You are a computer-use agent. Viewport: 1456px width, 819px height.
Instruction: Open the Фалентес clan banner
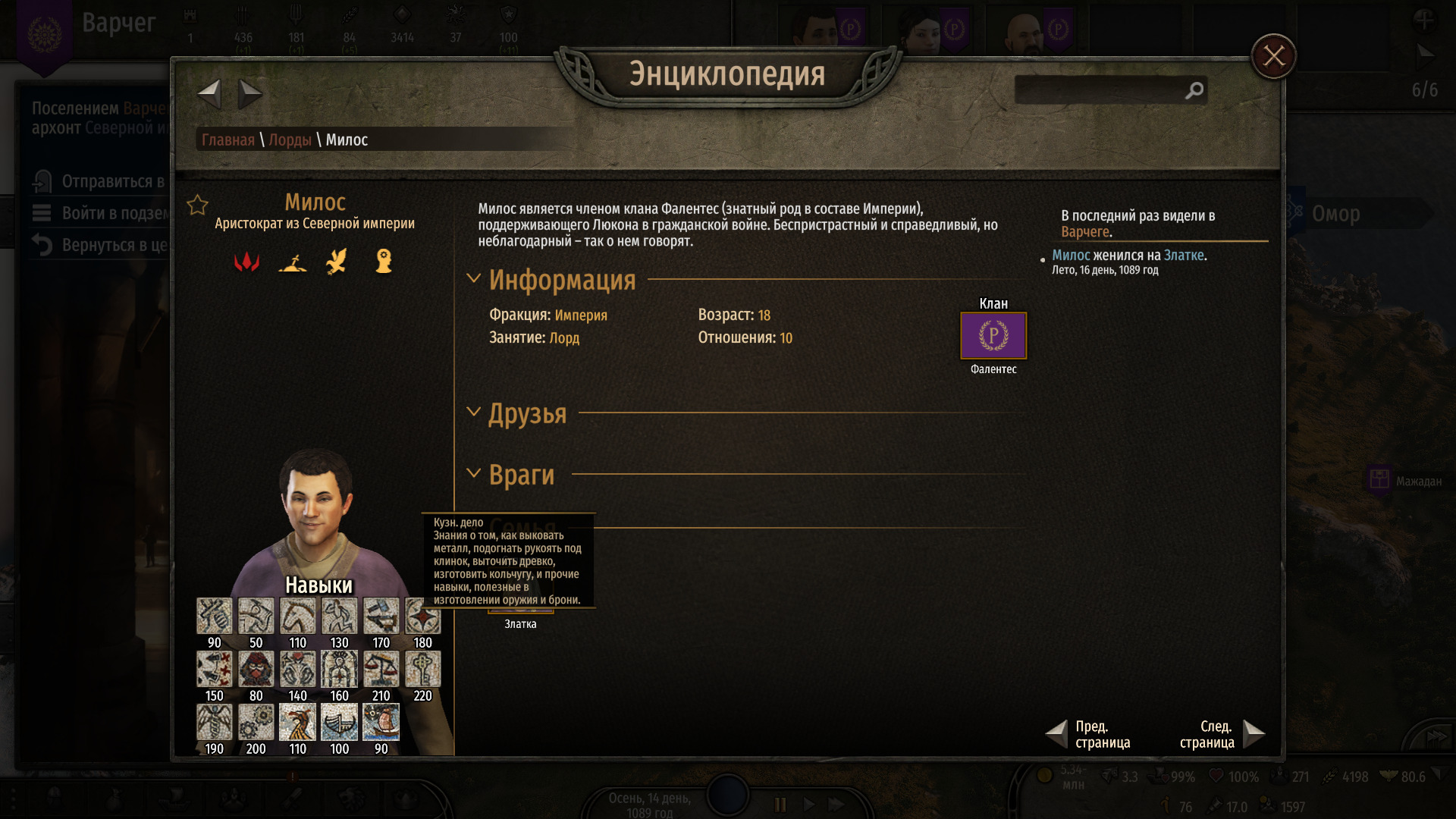(993, 335)
